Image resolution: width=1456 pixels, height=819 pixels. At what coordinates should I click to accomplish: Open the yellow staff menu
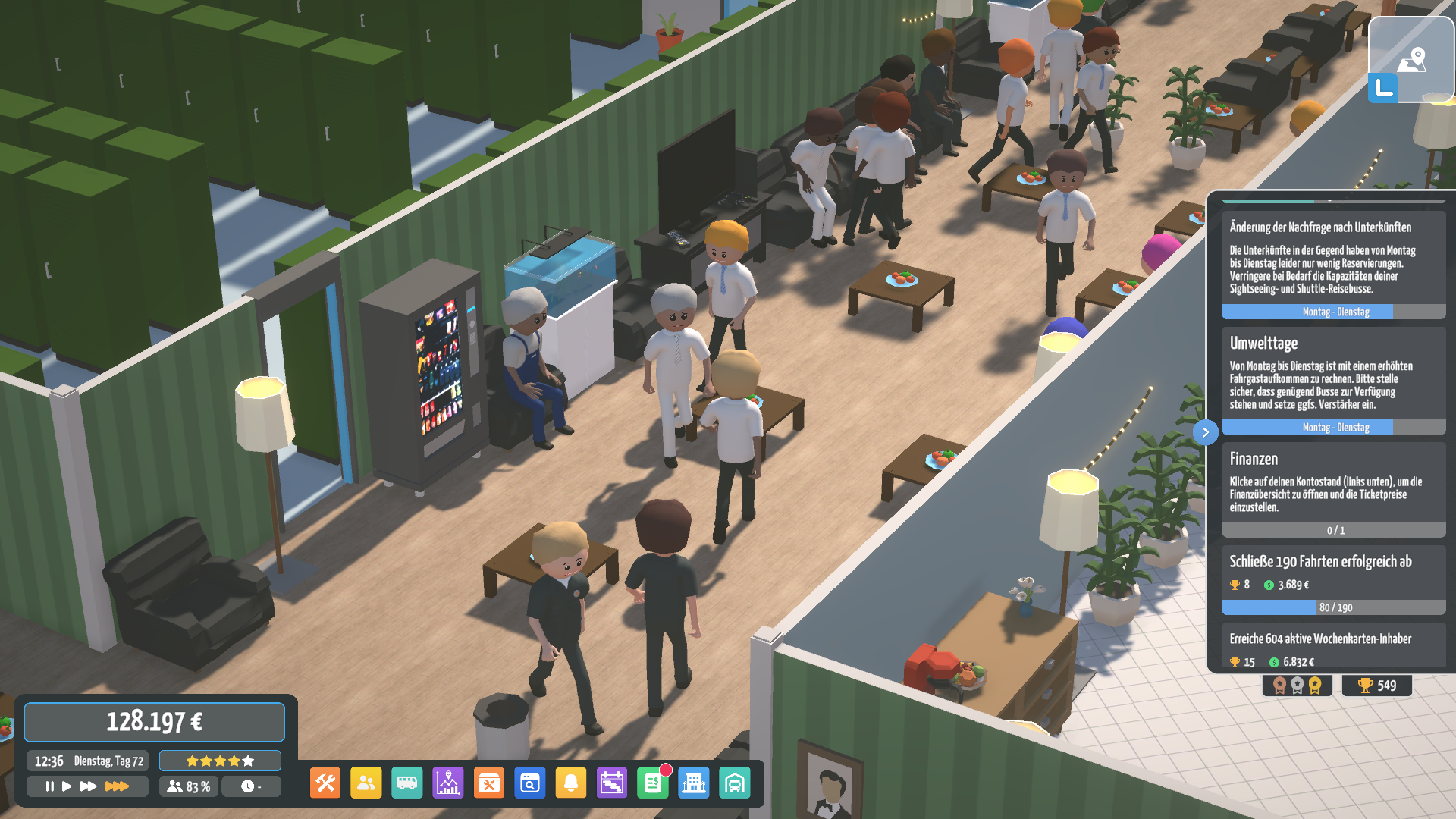[x=366, y=783]
